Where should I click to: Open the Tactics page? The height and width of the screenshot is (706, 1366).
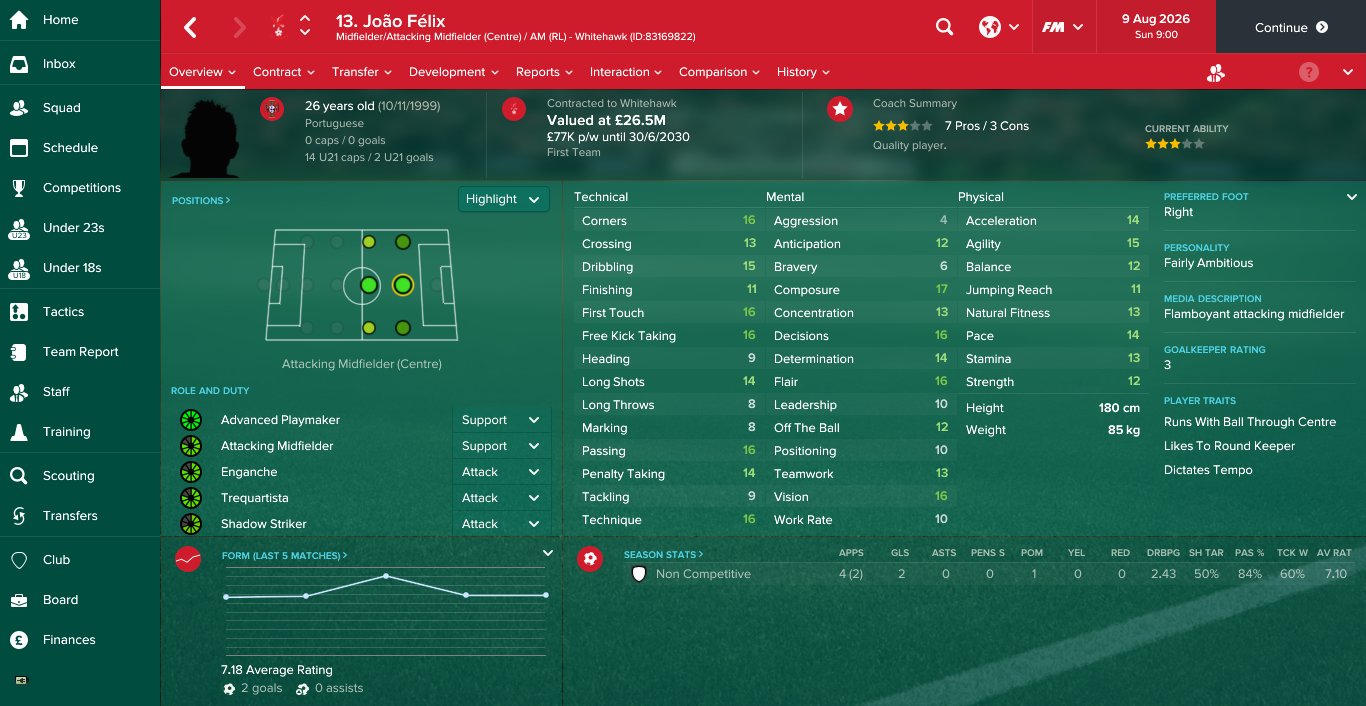(x=63, y=312)
